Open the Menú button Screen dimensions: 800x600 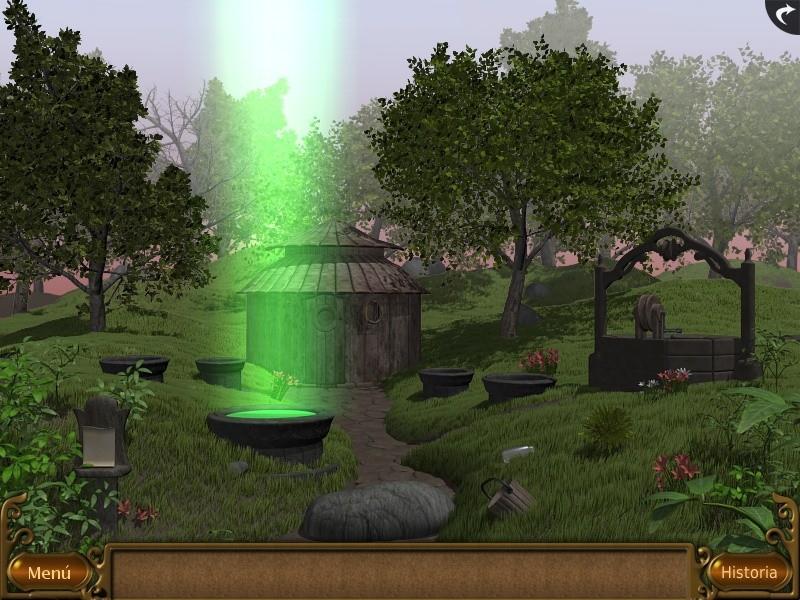[x=48, y=573]
